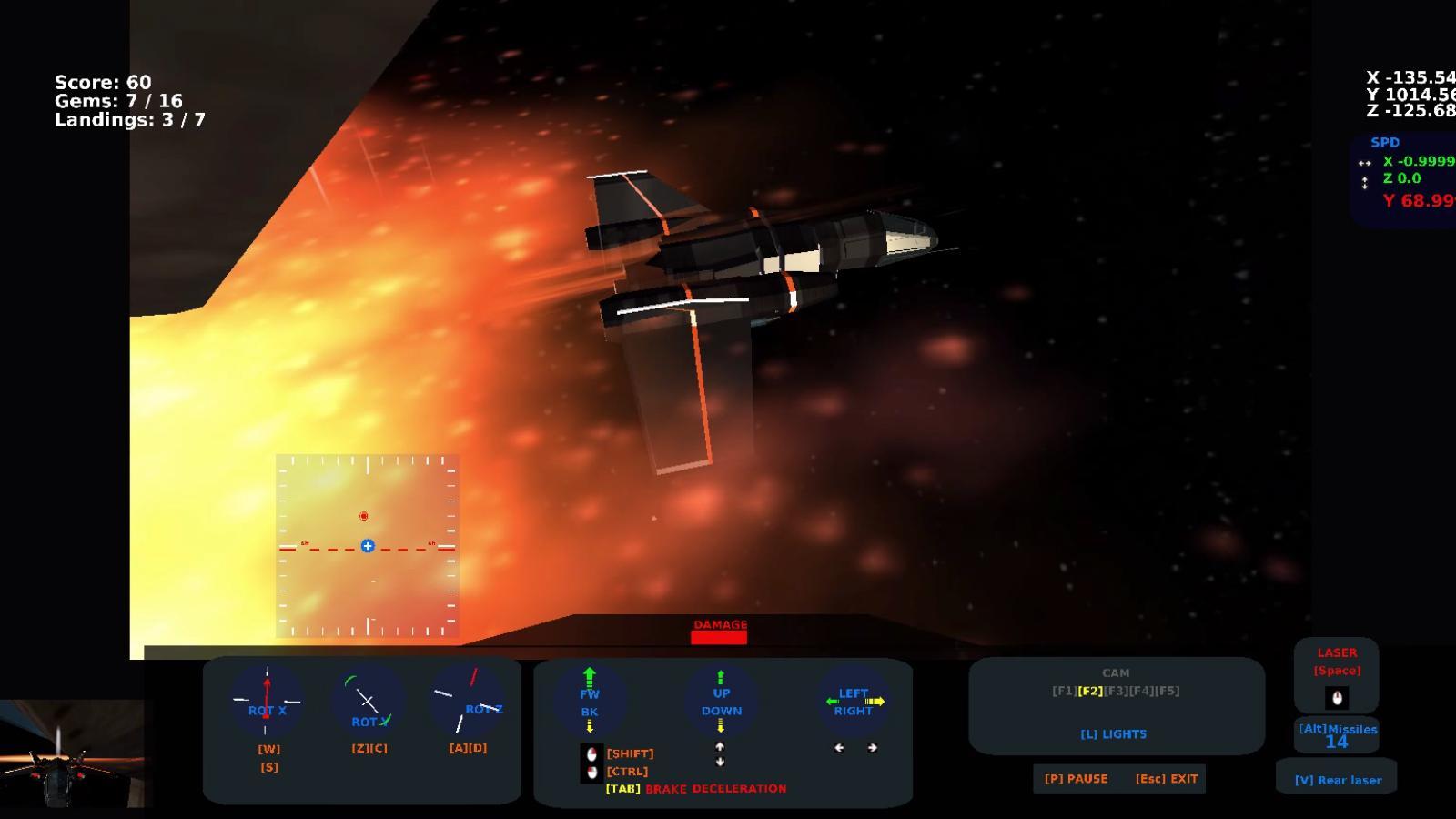Click the up arrow below UP/DOWN control

[720, 746]
